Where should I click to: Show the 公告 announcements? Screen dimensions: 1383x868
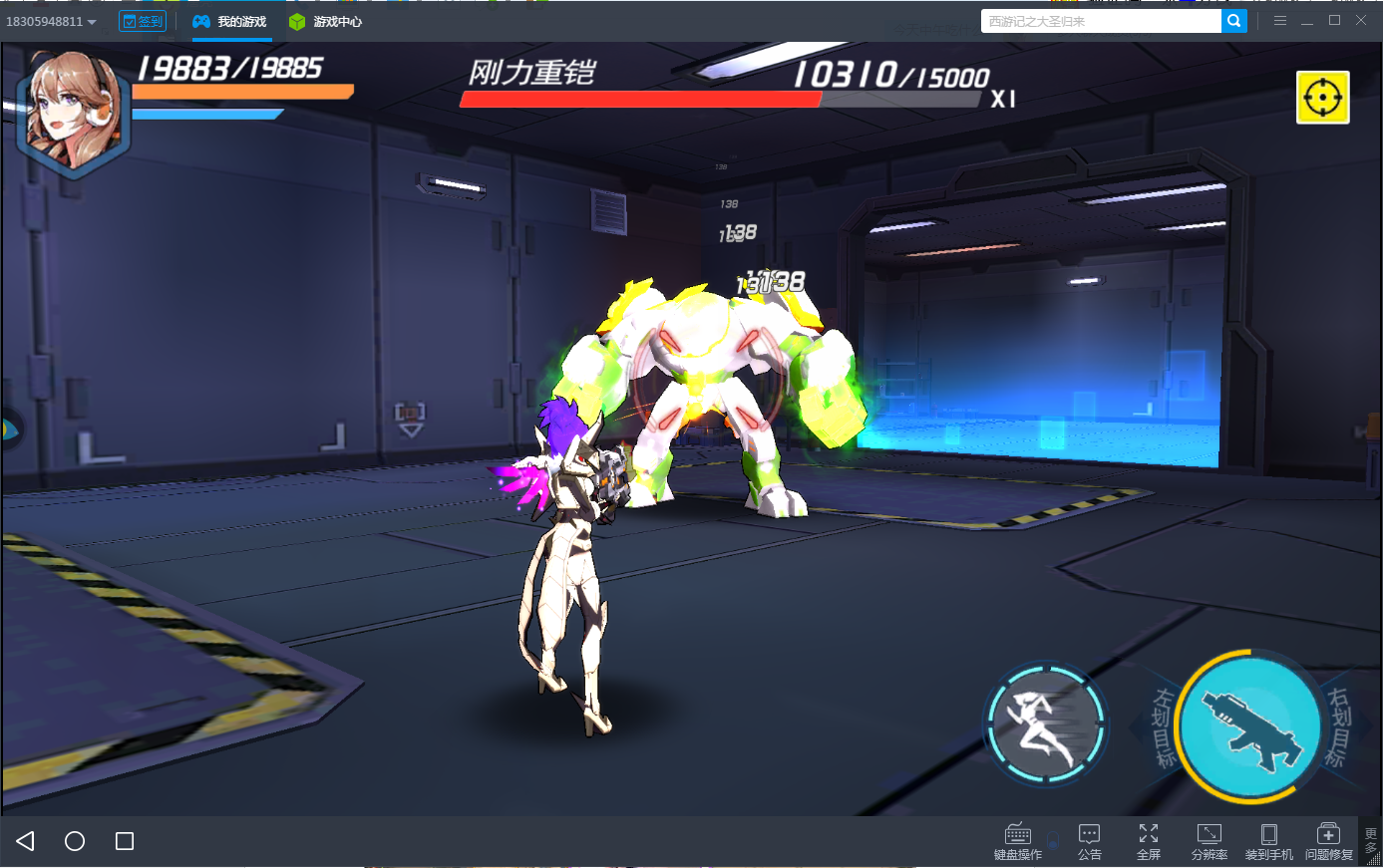click(1089, 840)
